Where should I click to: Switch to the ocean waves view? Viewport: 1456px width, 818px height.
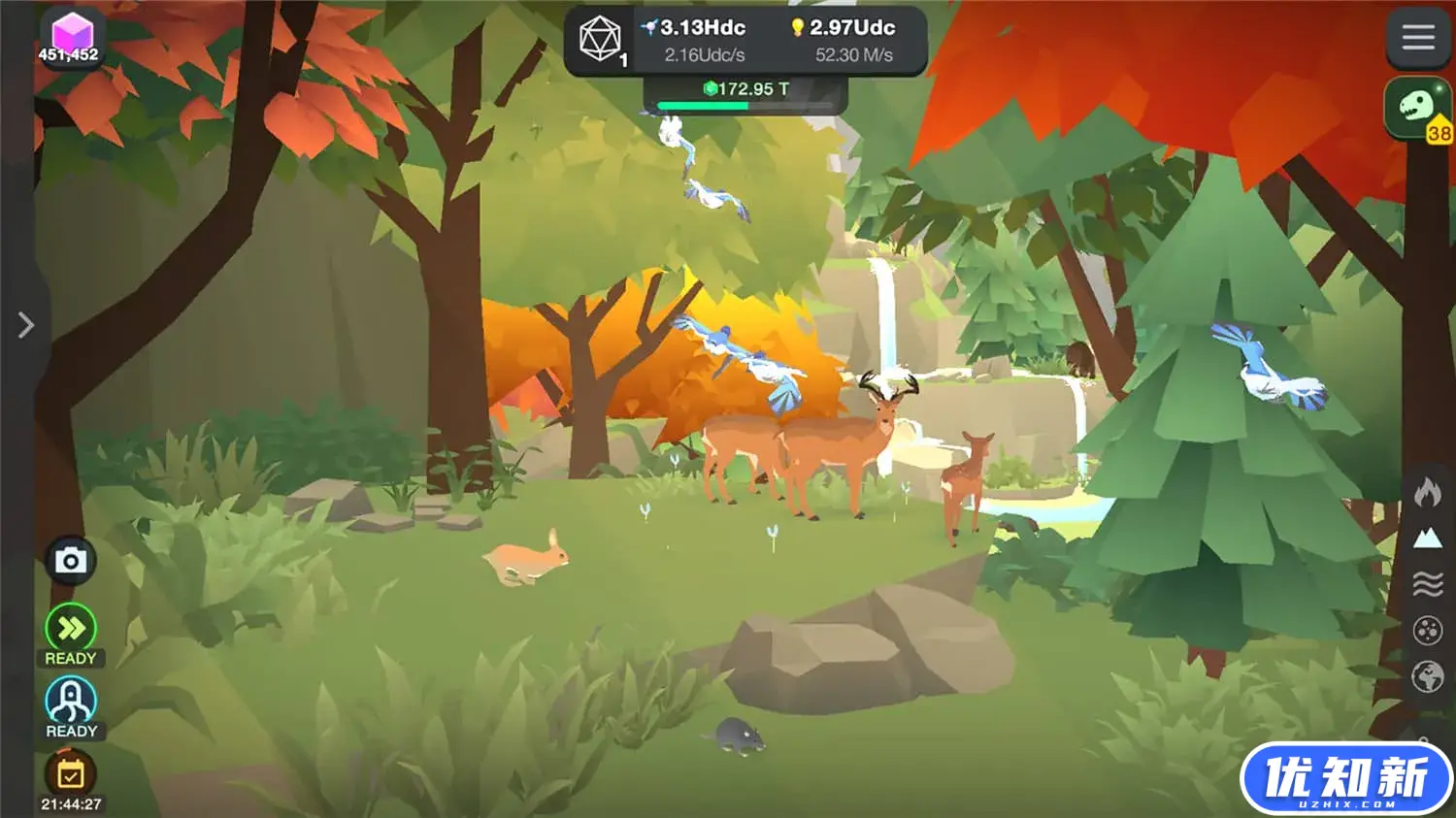1427,584
